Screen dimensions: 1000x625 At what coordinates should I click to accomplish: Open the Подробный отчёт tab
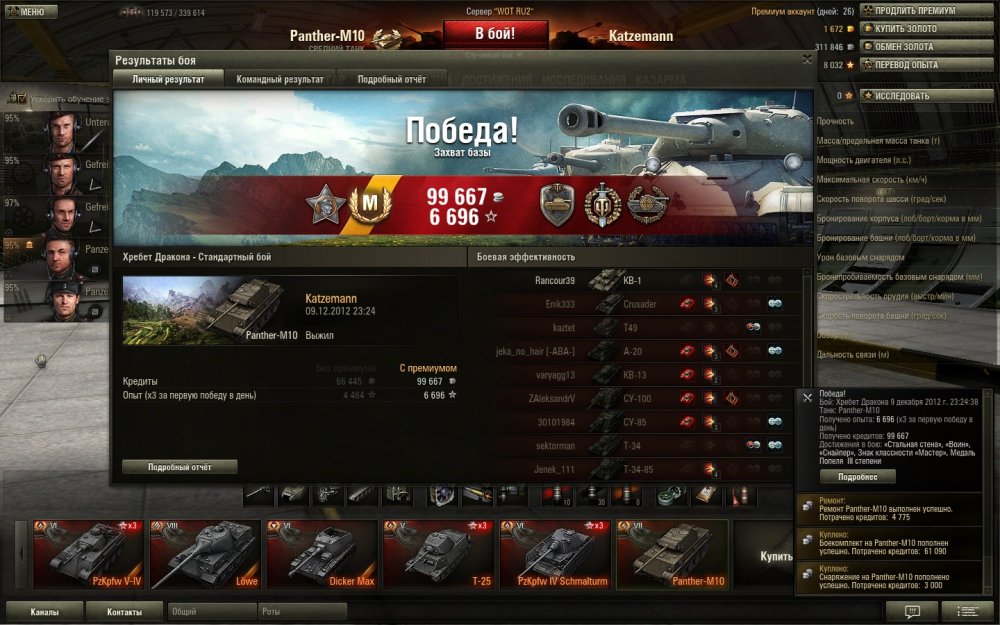(x=391, y=79)
